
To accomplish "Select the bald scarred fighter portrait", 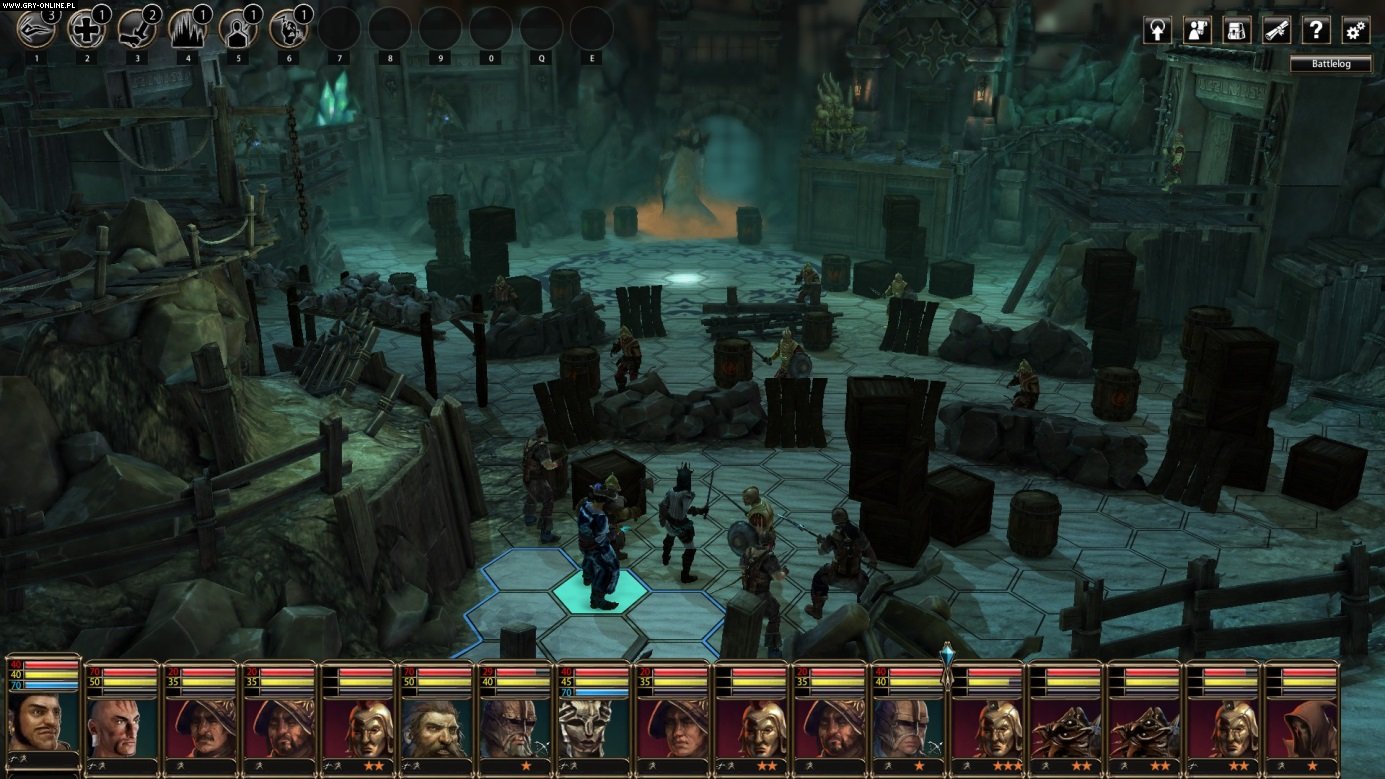I will point(121,727).
